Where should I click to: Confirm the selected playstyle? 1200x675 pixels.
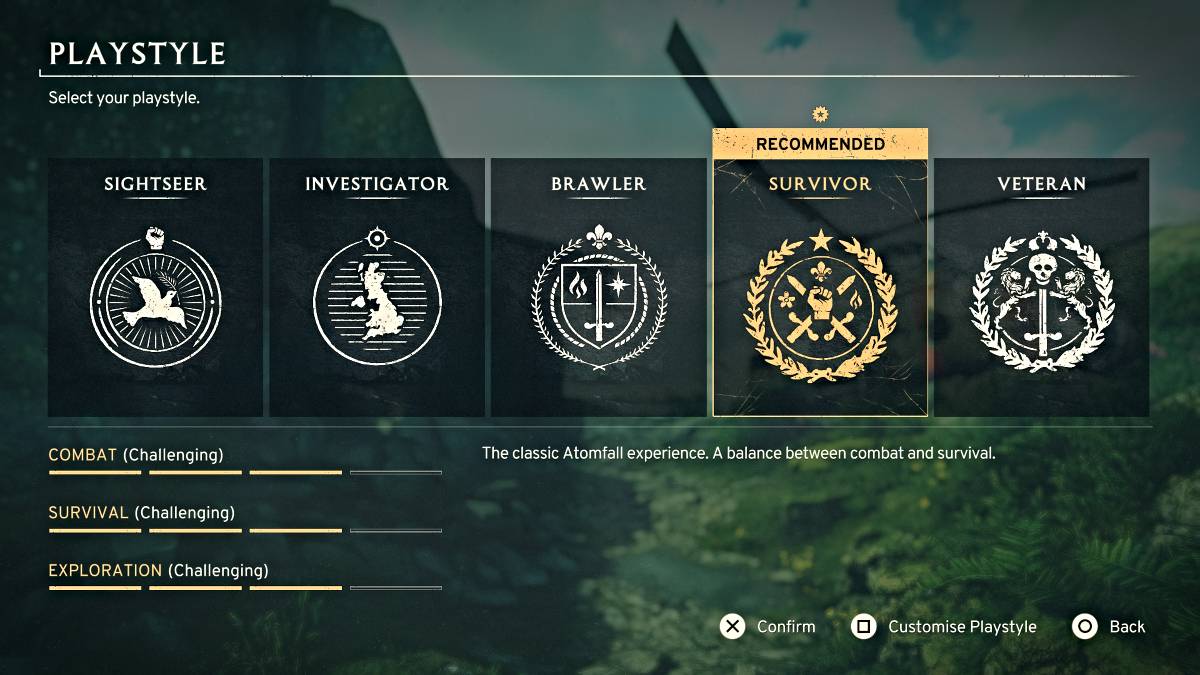(x=768, y=627)
